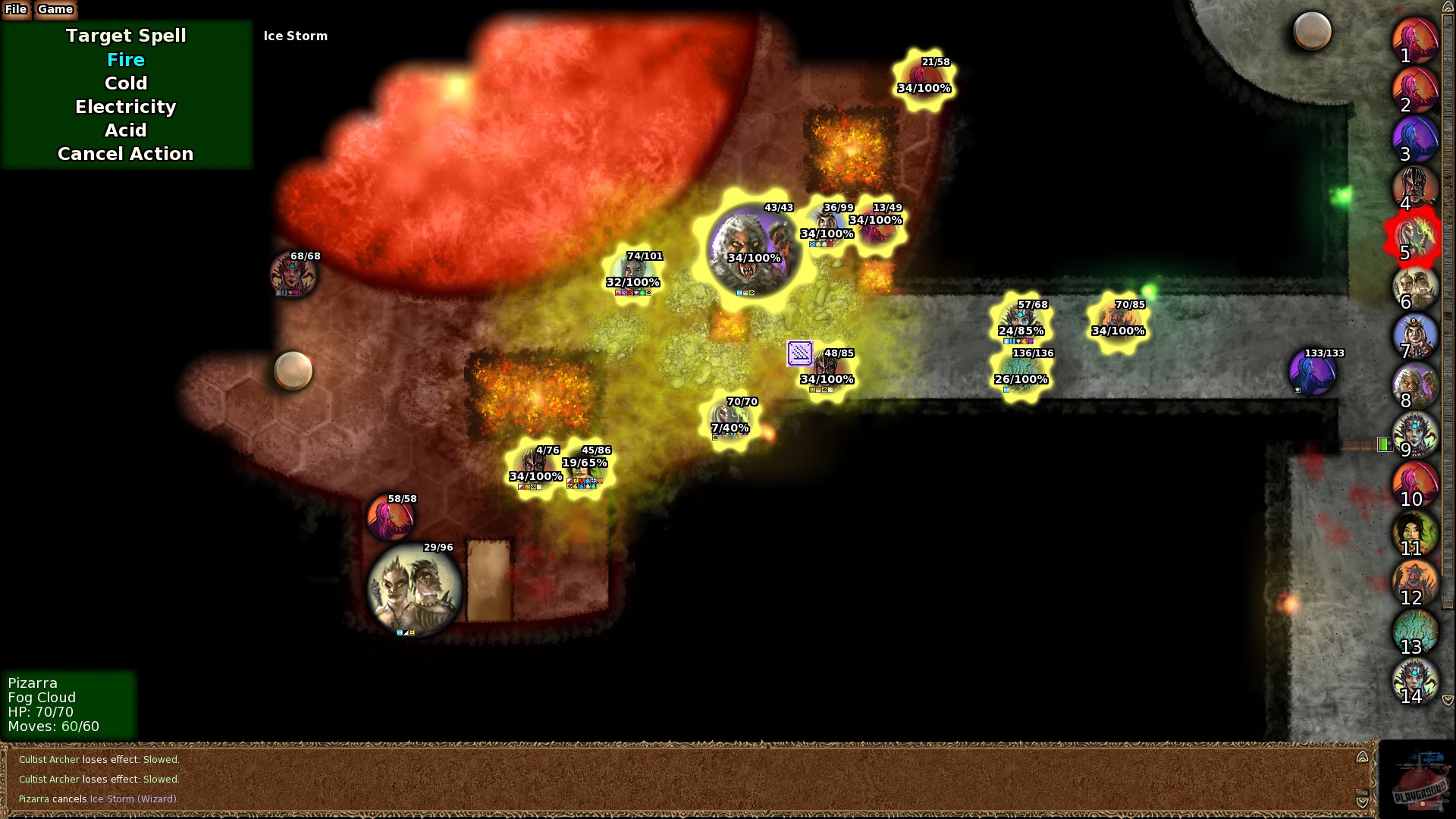The width and height of the screenshot is (1456, 819).
Task: Choose Cancel Action in the Target Spell panel
Action: [x=124, y=154]
